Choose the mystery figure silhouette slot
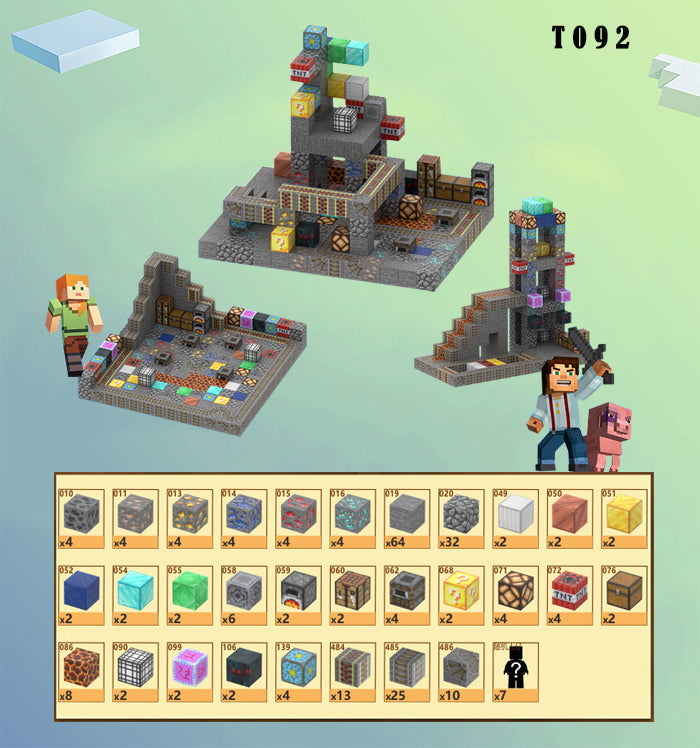Image resolution: width=700 pixels, height=748 pixels. point(514,668)
